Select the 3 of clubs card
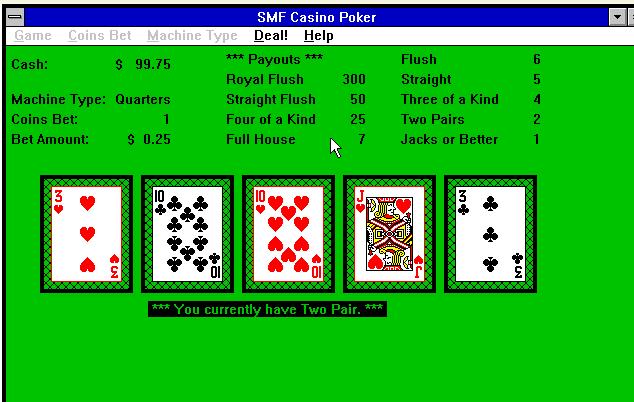Screen dimensions: 634x402 click(x=490, y=234)
